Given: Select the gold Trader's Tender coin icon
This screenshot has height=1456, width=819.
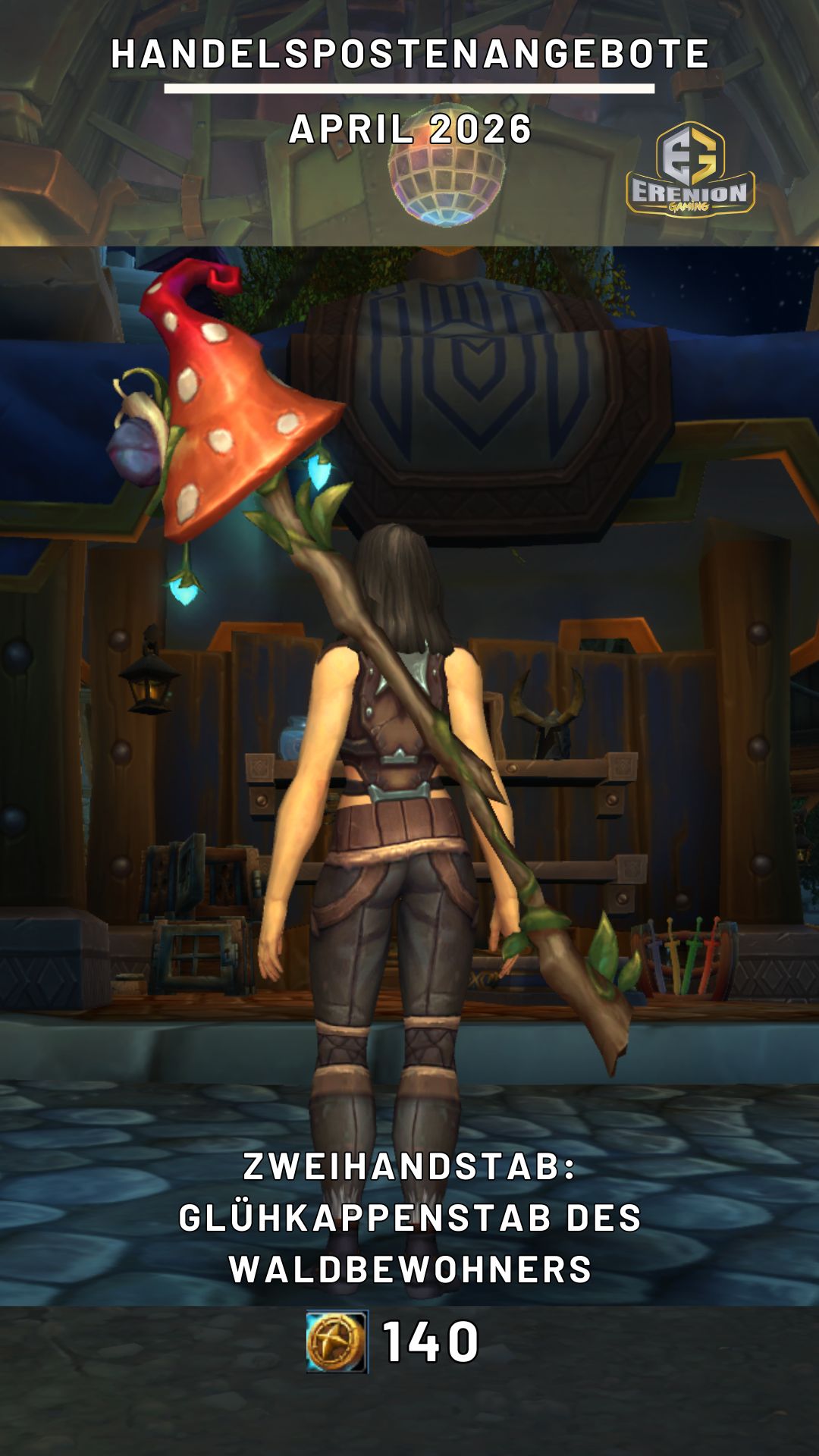Looking at the screenshot, I should [337, 1341].
